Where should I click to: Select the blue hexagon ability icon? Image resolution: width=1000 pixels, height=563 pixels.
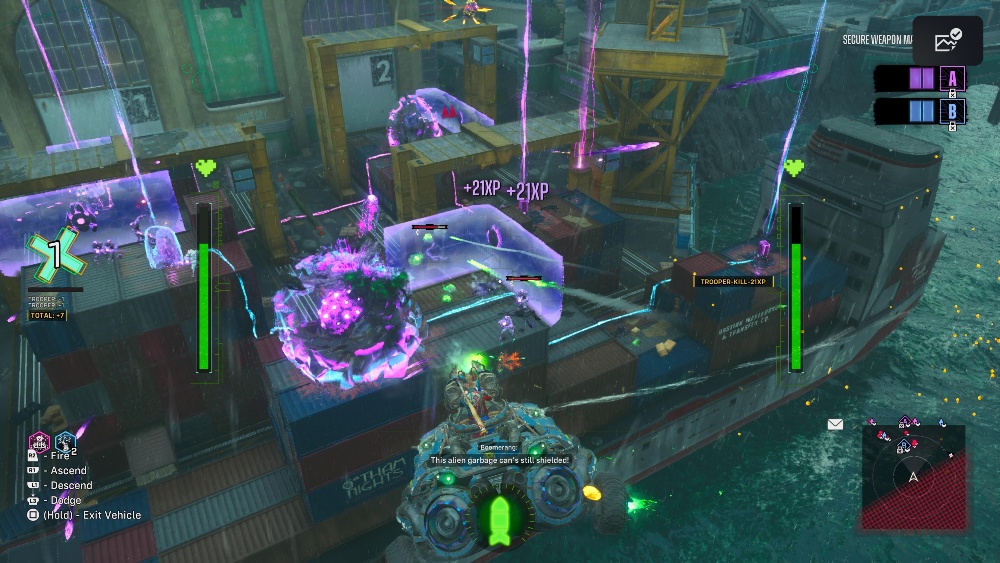click(65, 440)
